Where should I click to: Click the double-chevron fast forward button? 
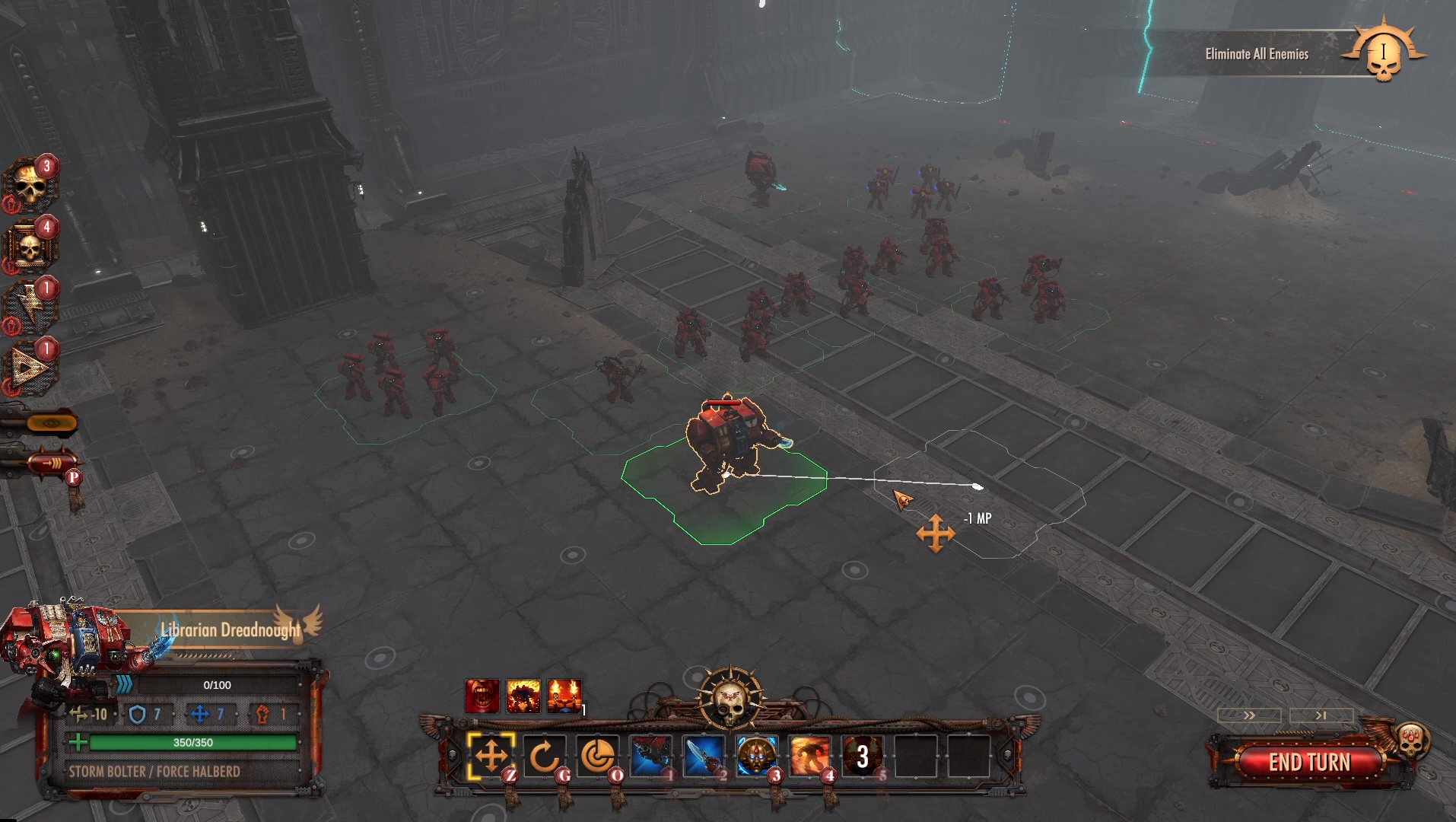coord(1249,715)
